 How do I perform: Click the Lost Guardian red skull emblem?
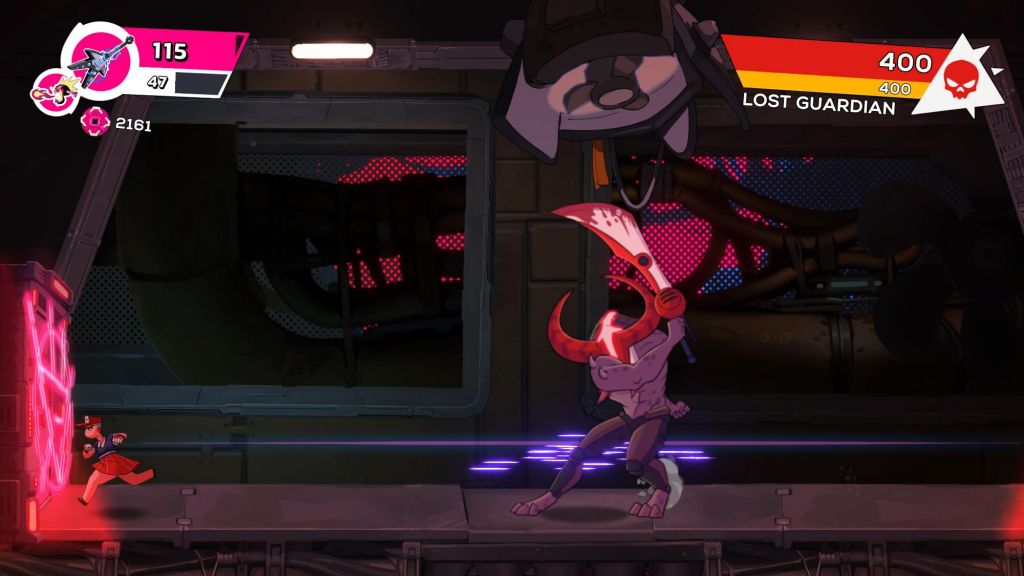point(956,74)
